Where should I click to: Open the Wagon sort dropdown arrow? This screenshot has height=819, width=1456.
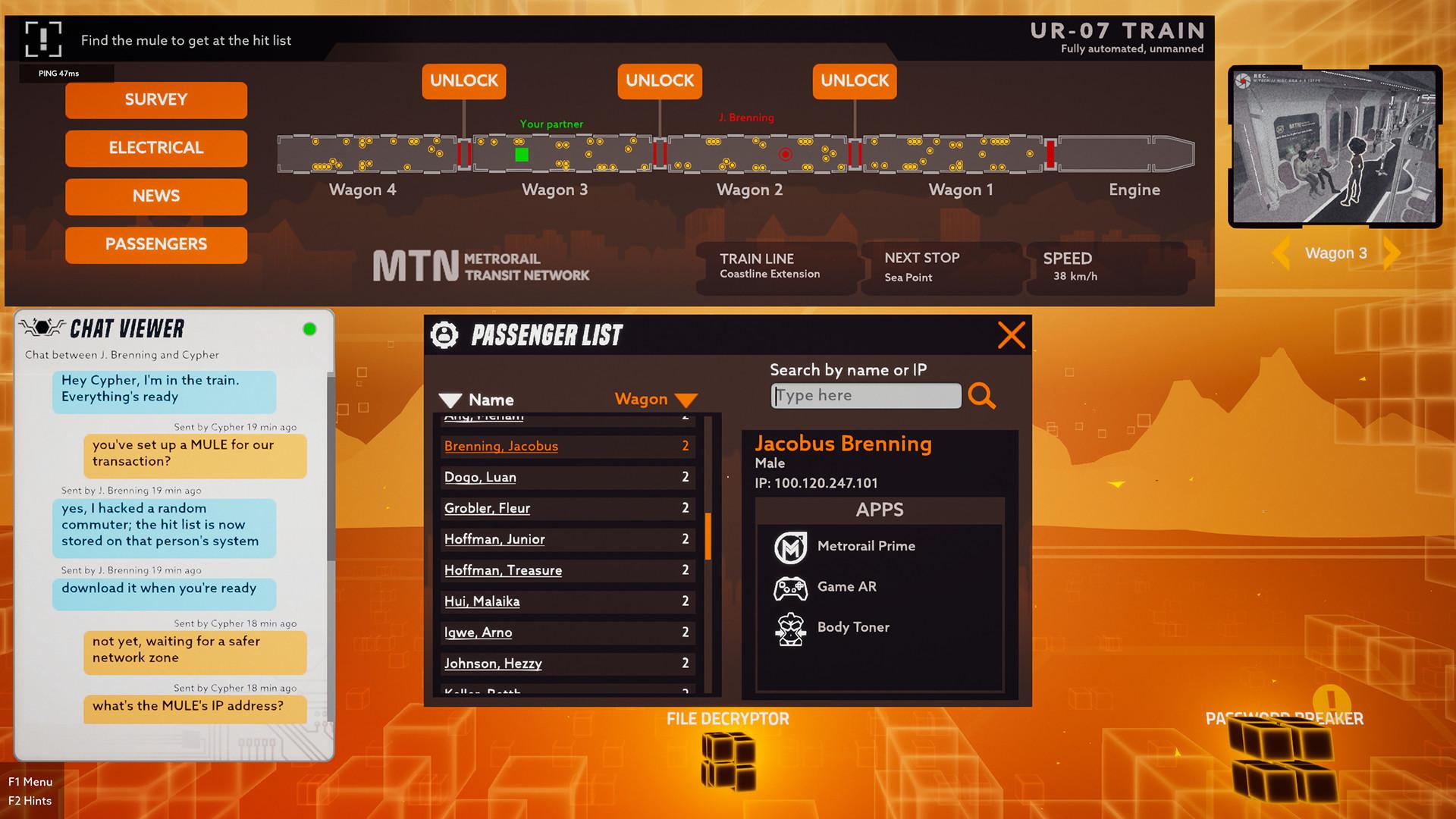click(x=685, y=400)
